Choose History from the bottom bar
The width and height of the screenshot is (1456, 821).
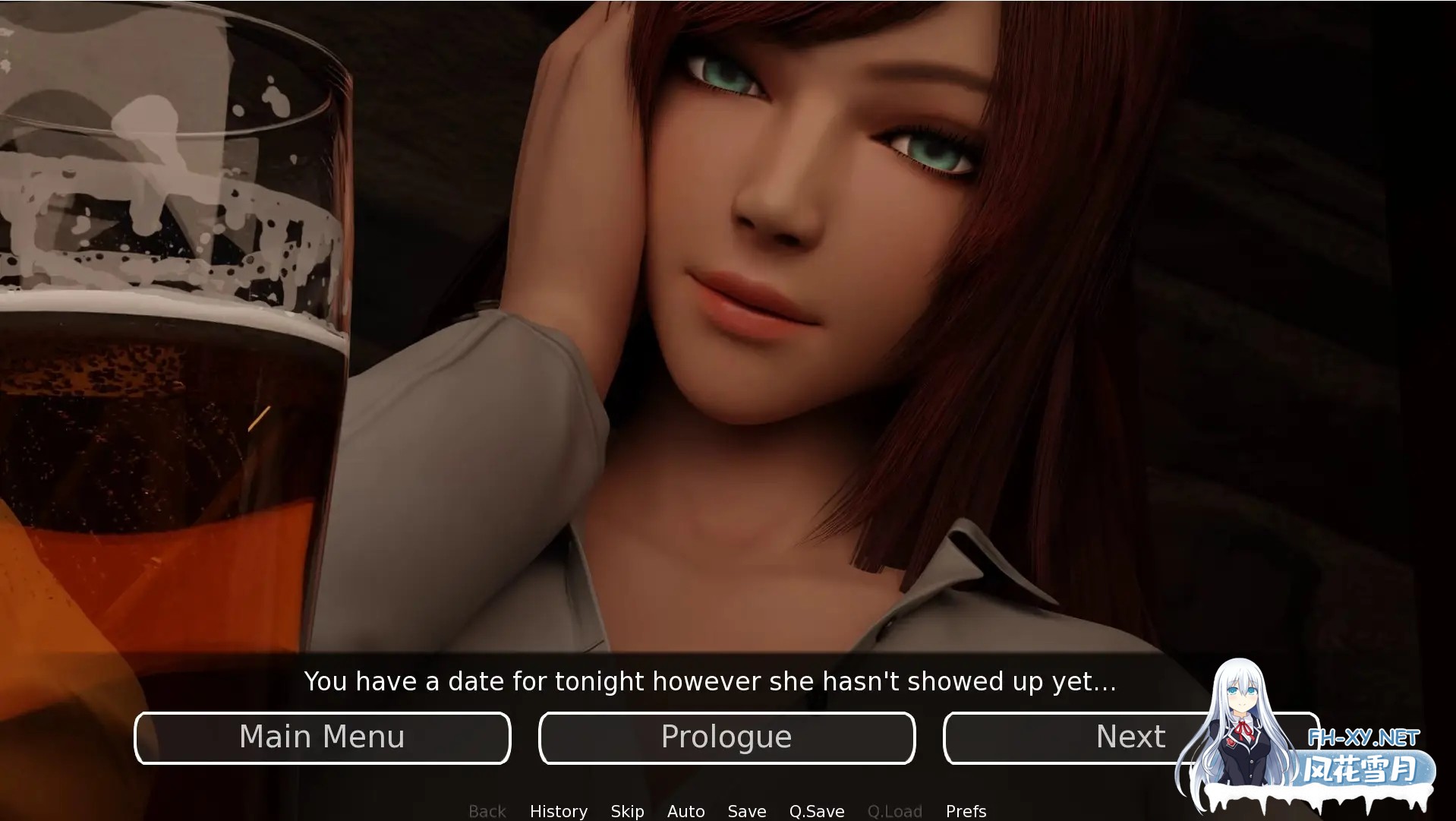pos(558,810)
